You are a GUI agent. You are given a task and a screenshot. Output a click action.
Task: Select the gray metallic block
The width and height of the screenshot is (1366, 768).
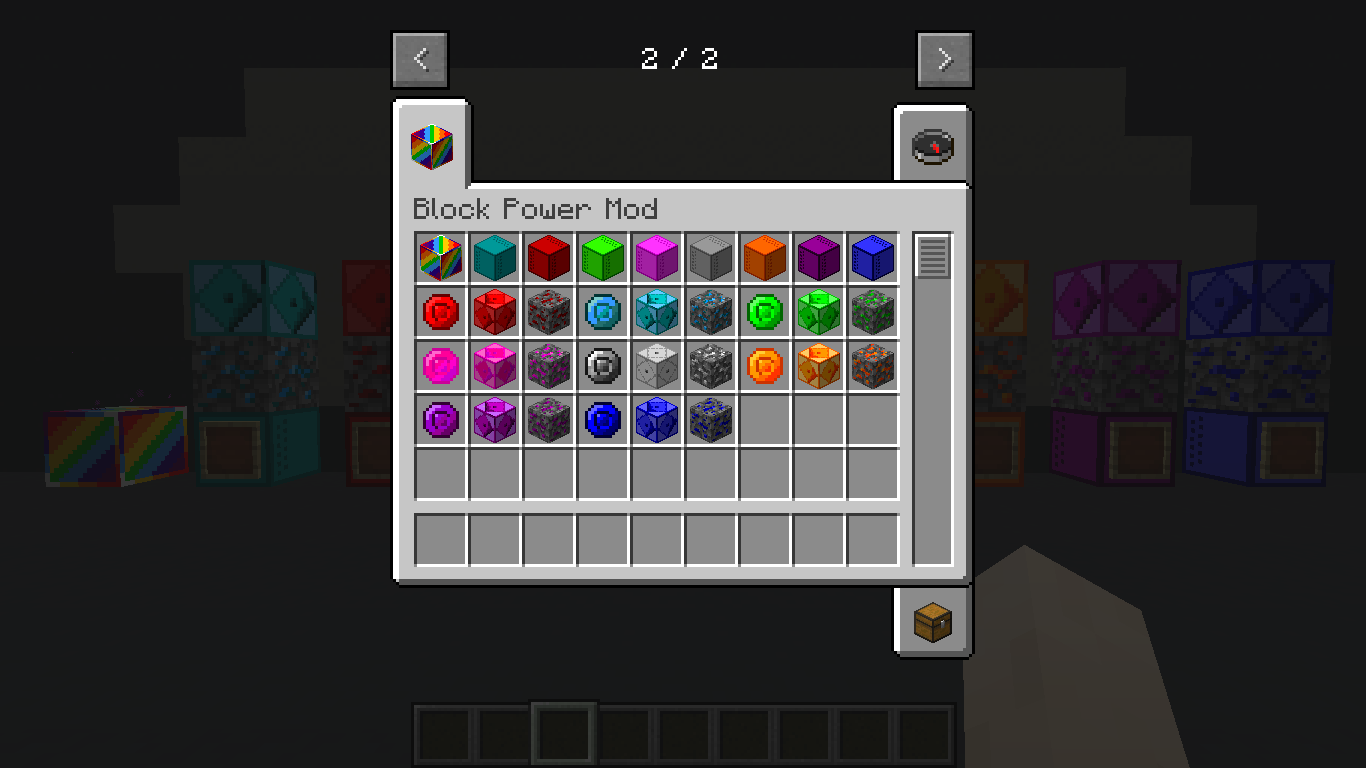[x=711, y=257]
